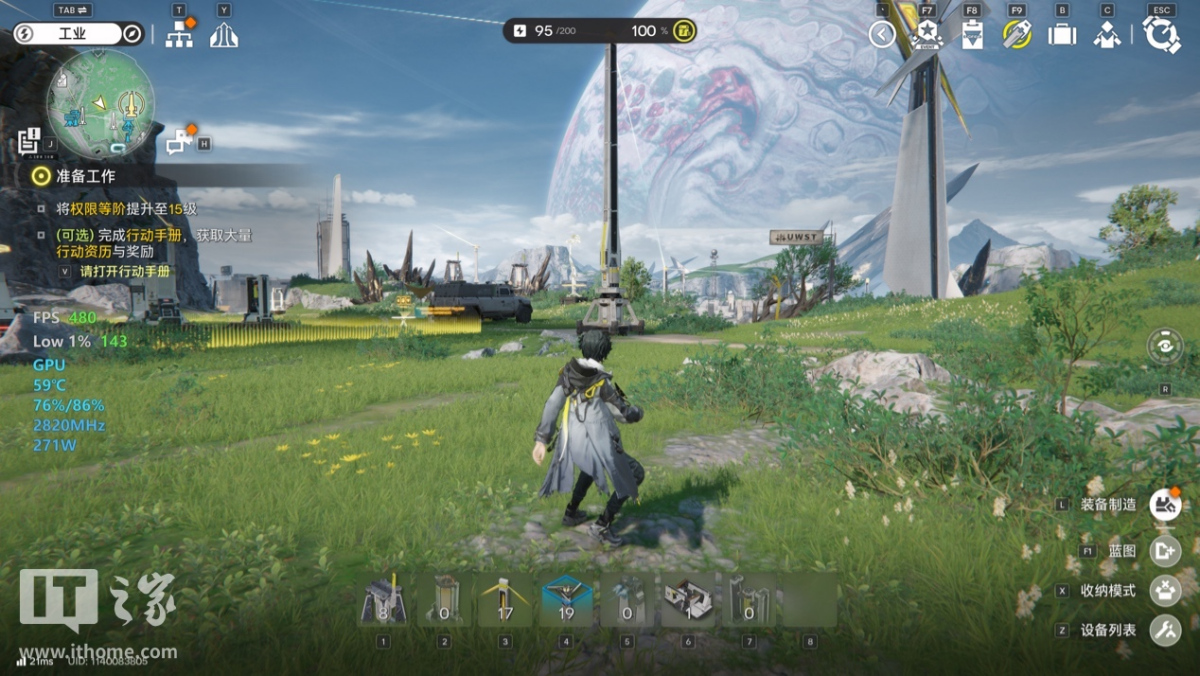Open the yellow-ringed ticket icon
The width and height of the screenshot is (1200, 676).
click(x=1017, y=34)
